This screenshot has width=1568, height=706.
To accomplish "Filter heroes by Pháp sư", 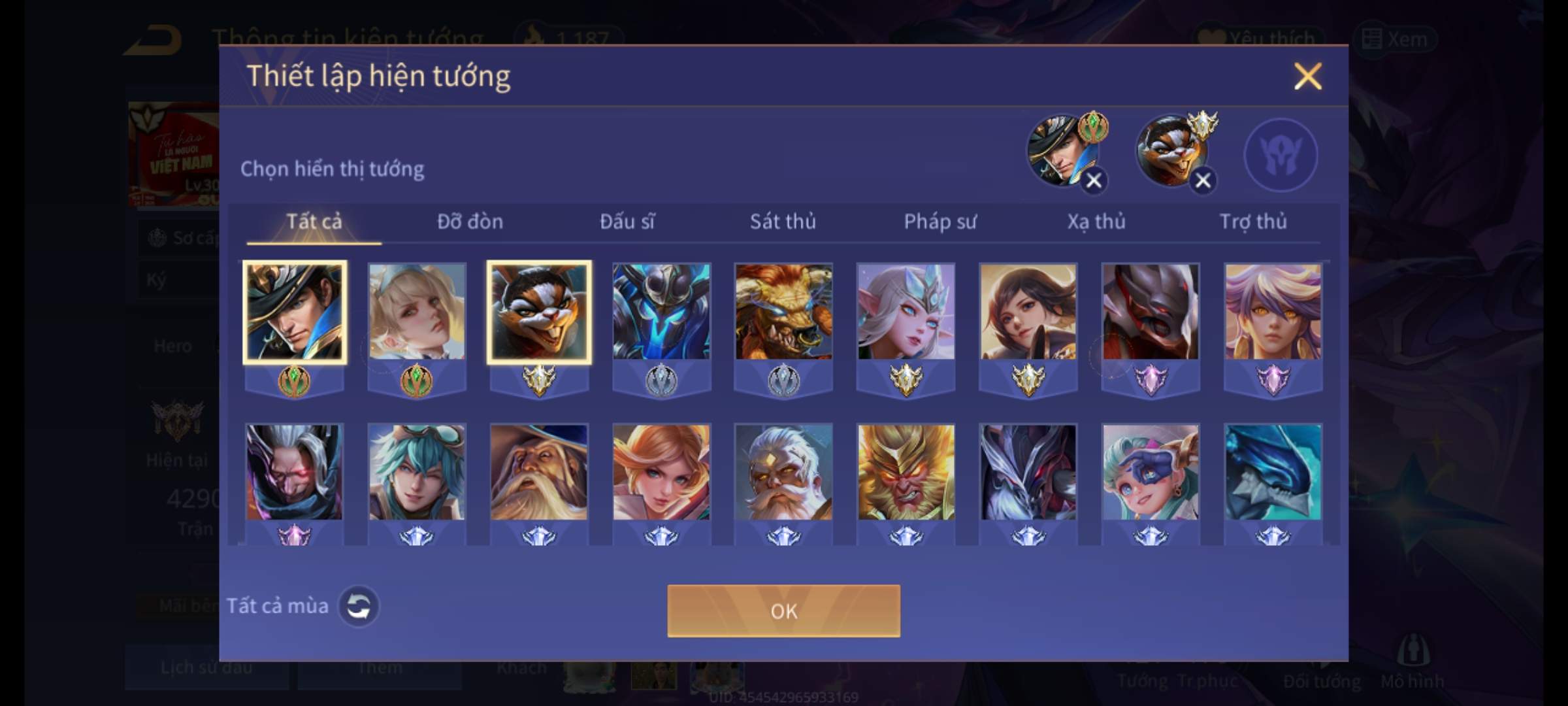I will [939, 222].
